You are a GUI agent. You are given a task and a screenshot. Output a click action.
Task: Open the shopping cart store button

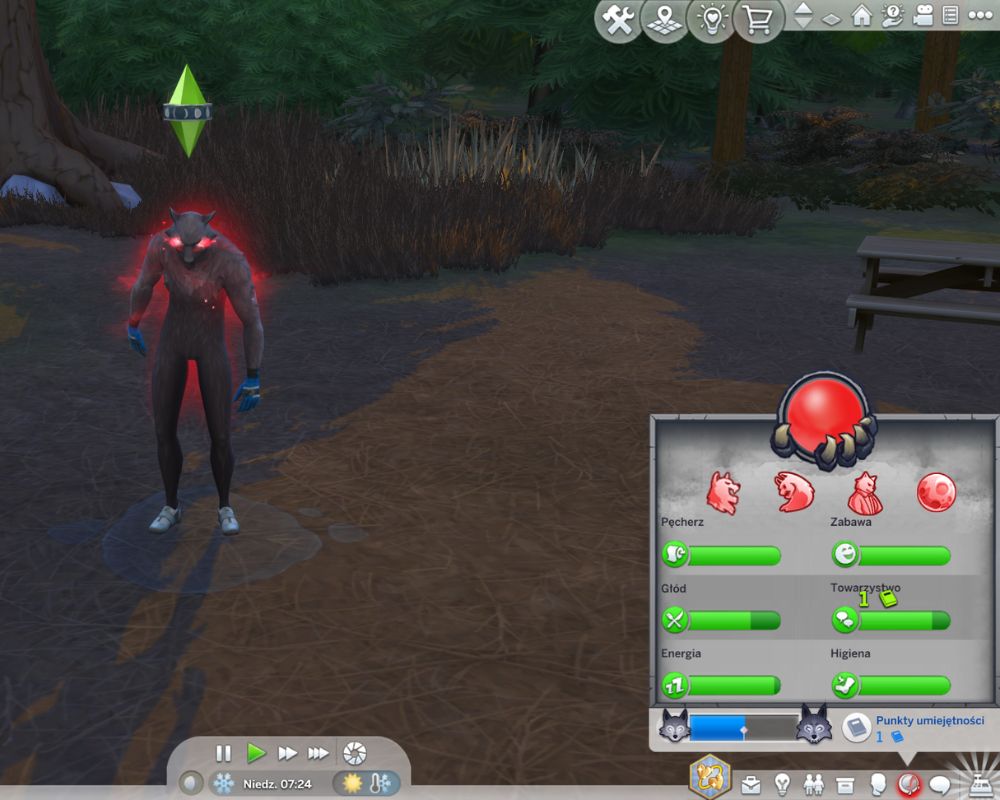[757, 22]
